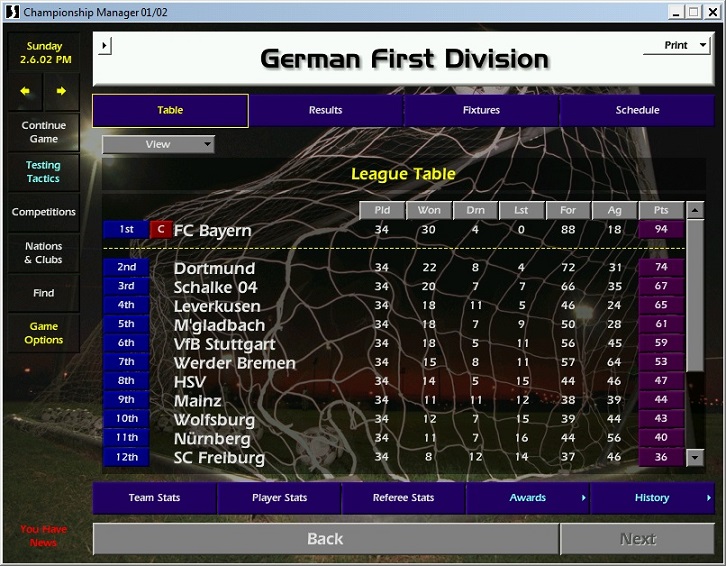
Task: Close the Championship Manager window
Action: tap(712, 11)
